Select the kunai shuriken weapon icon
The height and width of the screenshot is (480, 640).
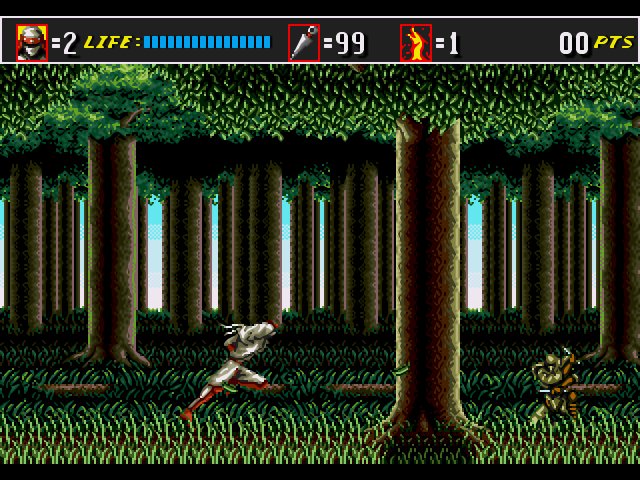(304, 43)
